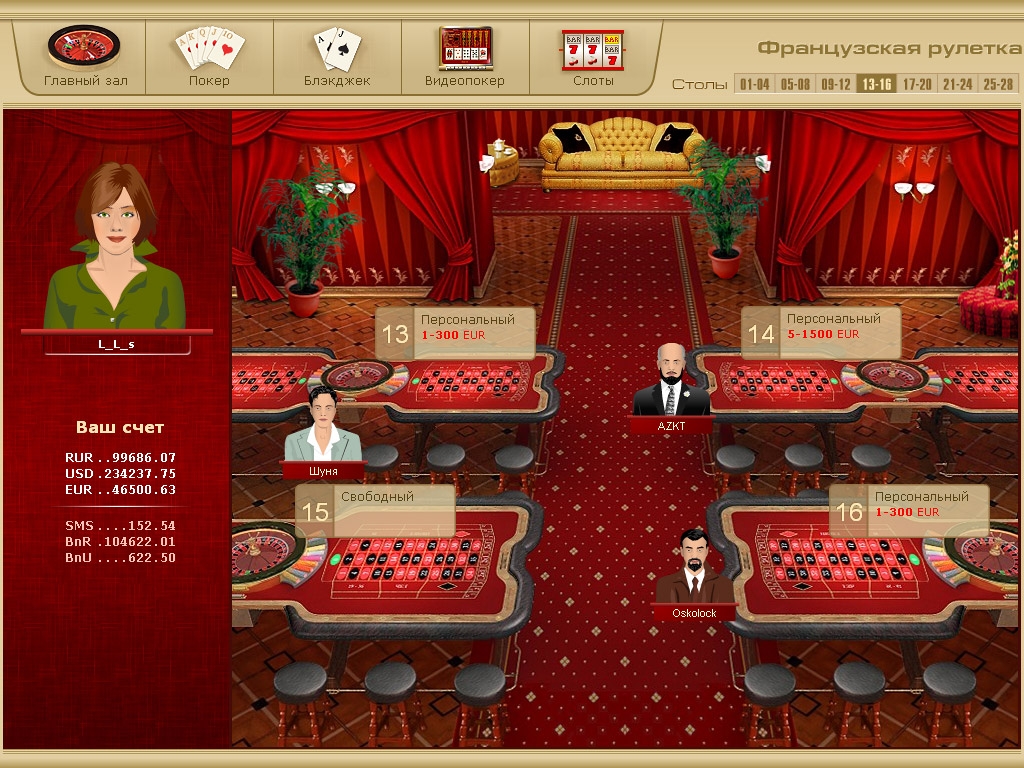Switch to tables 09-12 tab
1024x768 pixels.
836,84
